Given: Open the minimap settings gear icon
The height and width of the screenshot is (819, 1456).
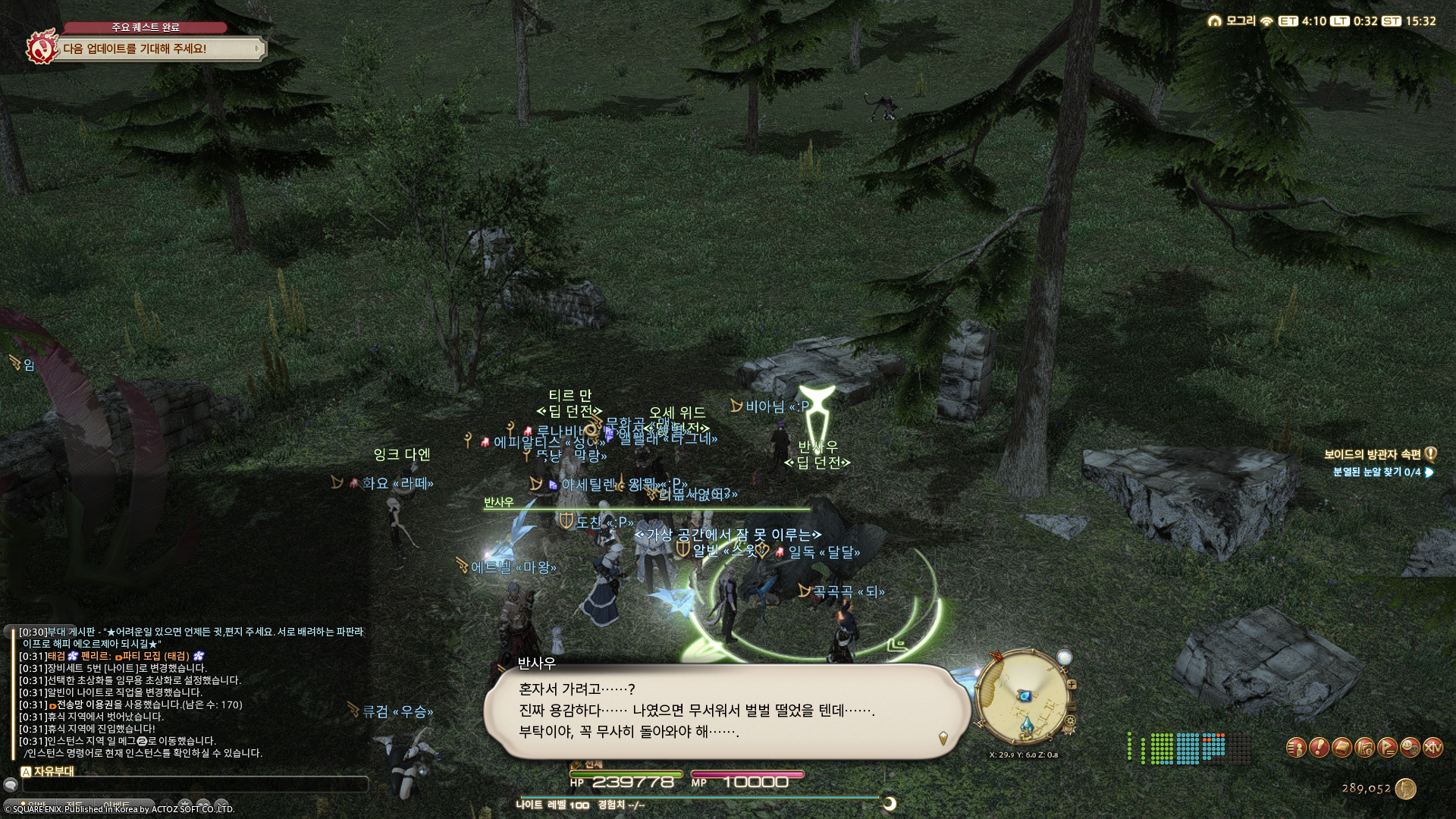Looking at the screenshot, I should tap(1072, 720).
